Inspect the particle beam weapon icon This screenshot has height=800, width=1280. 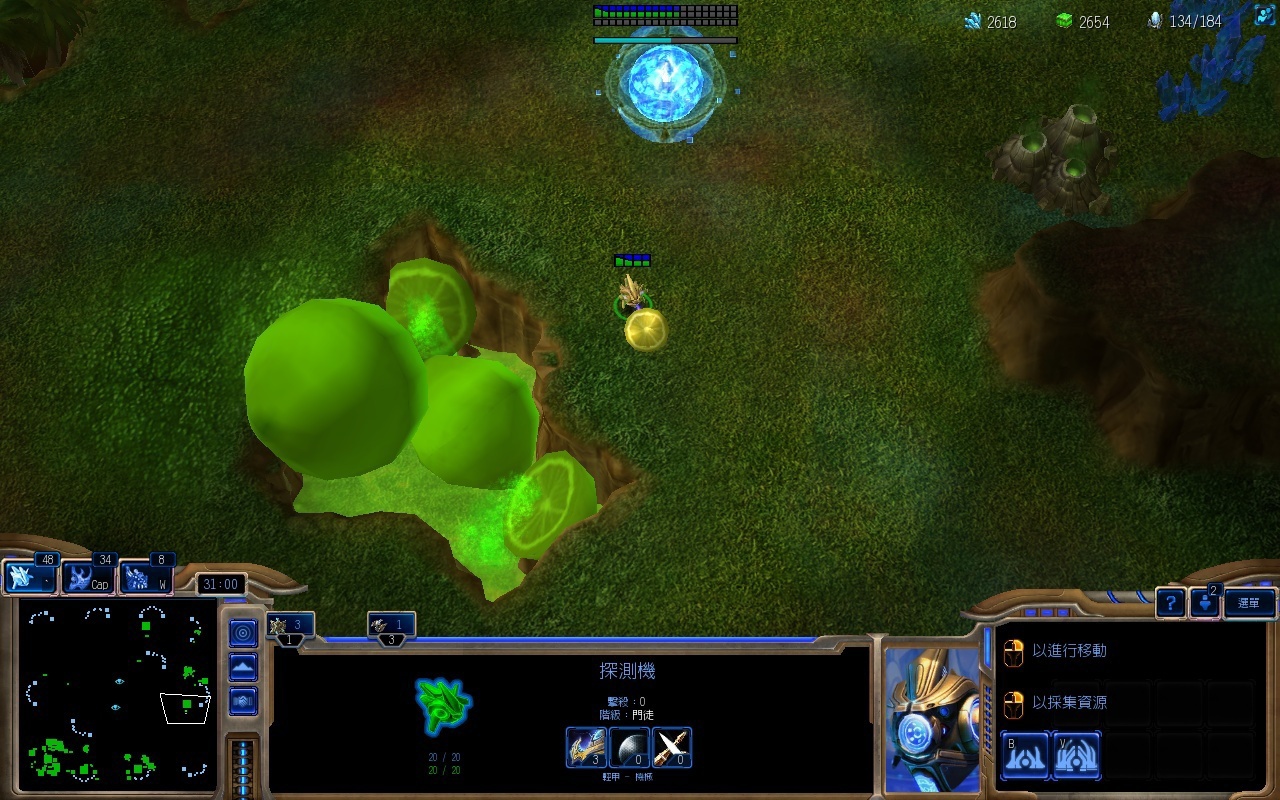[x=672, y=747]
